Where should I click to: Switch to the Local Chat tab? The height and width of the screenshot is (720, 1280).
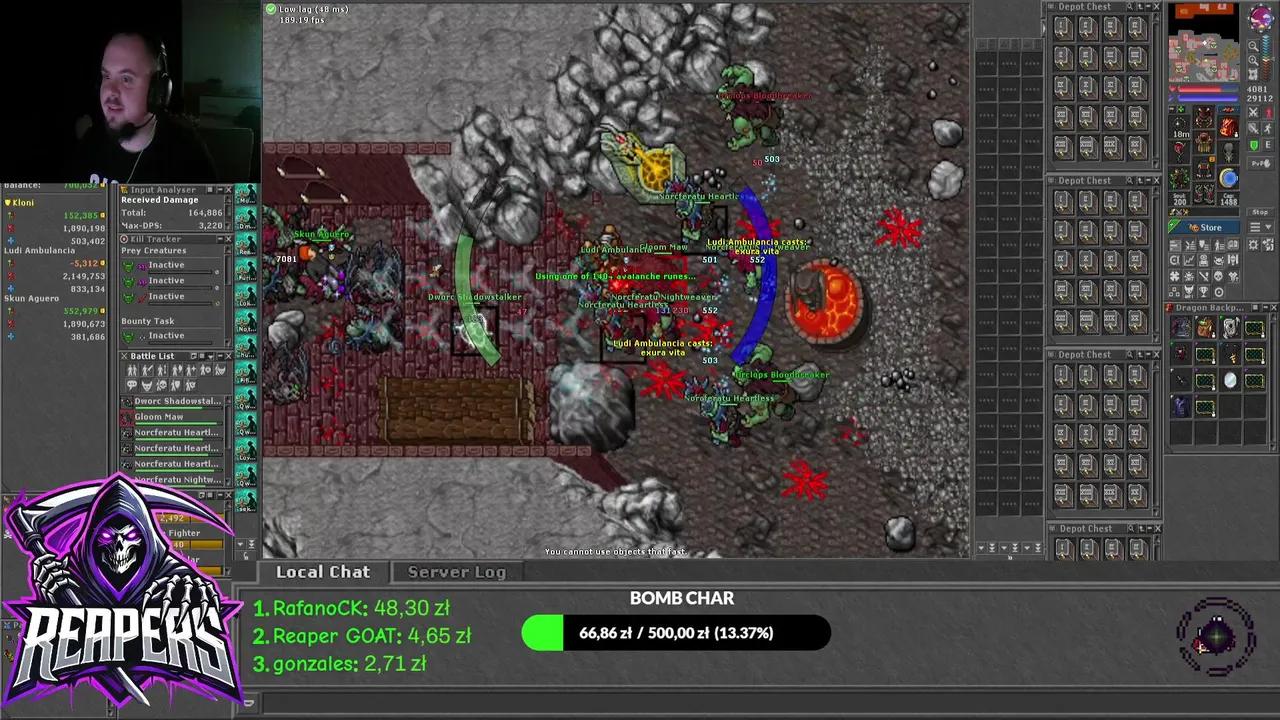click(322, 572)
